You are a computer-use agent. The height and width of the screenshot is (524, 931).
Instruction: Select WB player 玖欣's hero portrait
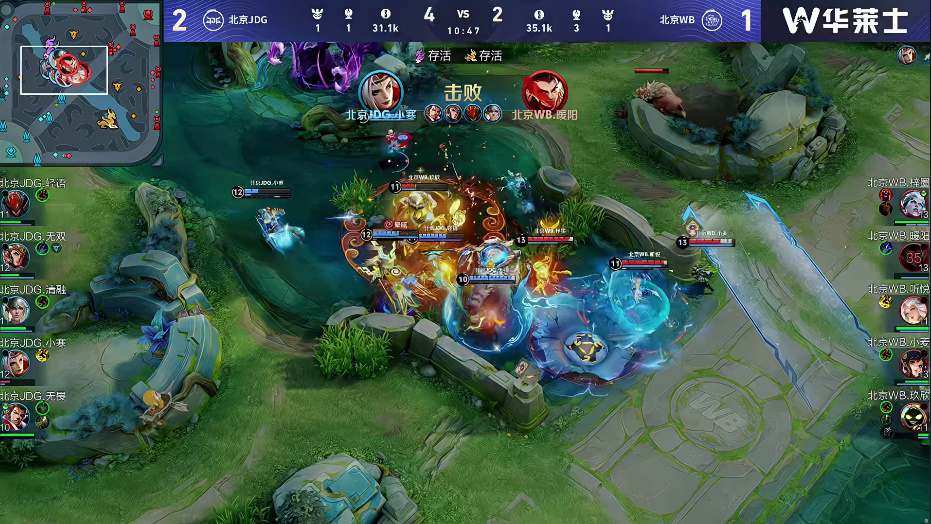click(912, 415)
